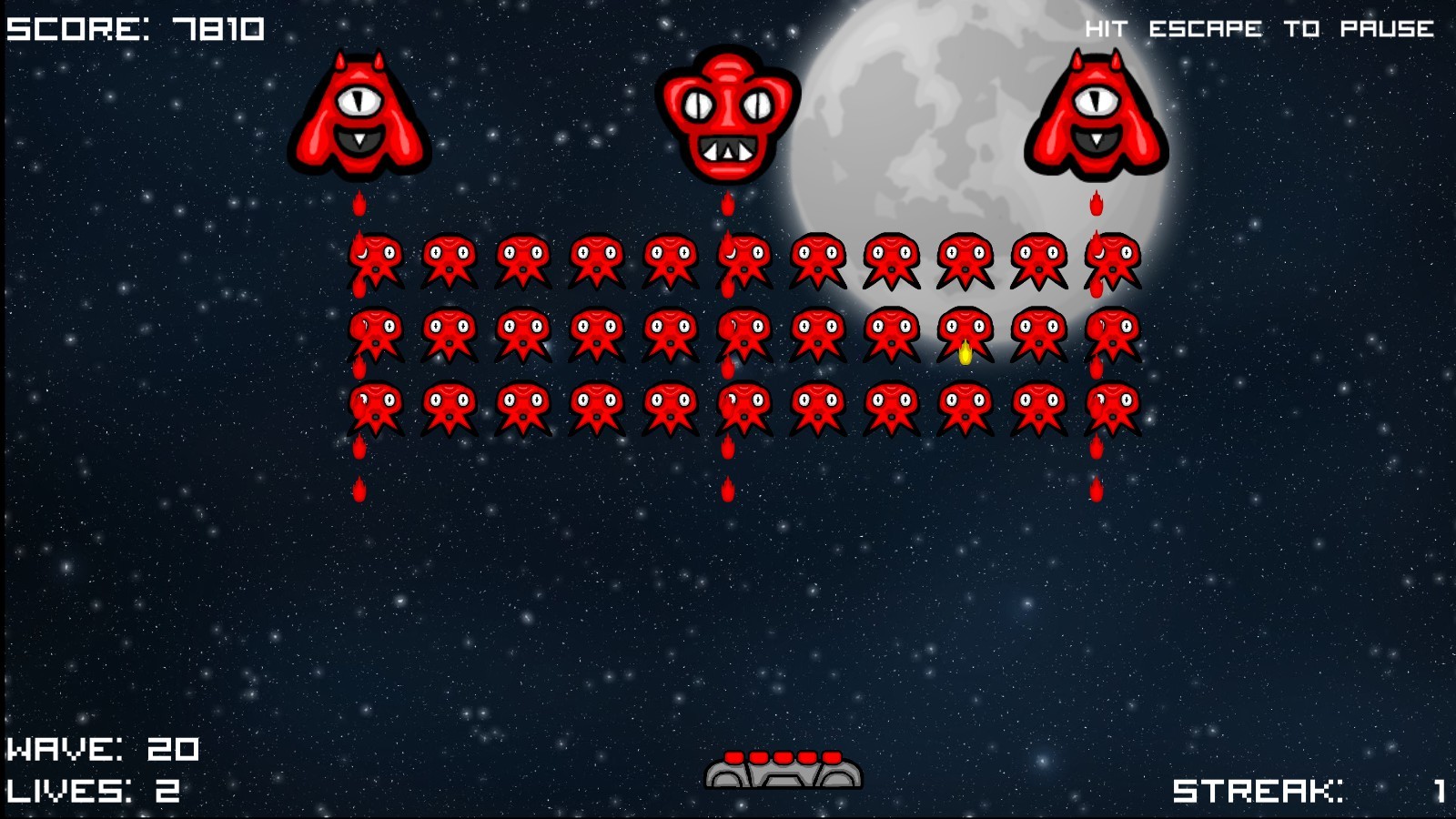Click the SCORE: 7810 display
The height and width of the screenshot is (819, 1456).
pyautogui.click(x=132, y=27)
